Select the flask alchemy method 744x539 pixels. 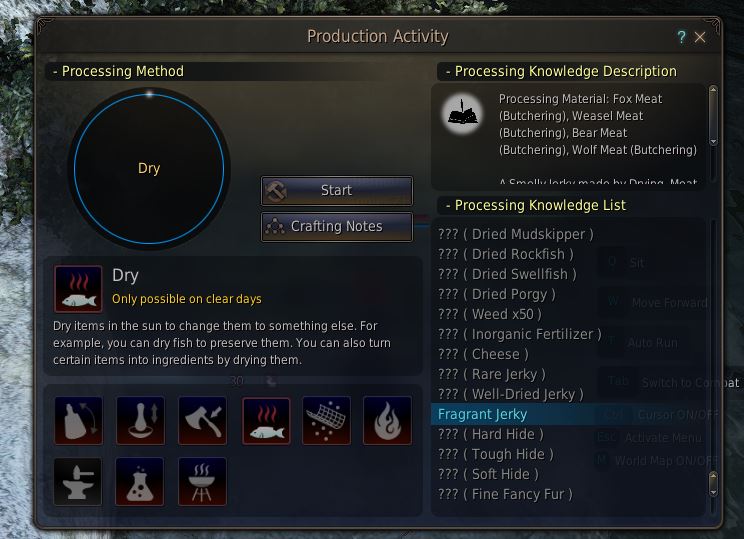(x=140, y=481)
